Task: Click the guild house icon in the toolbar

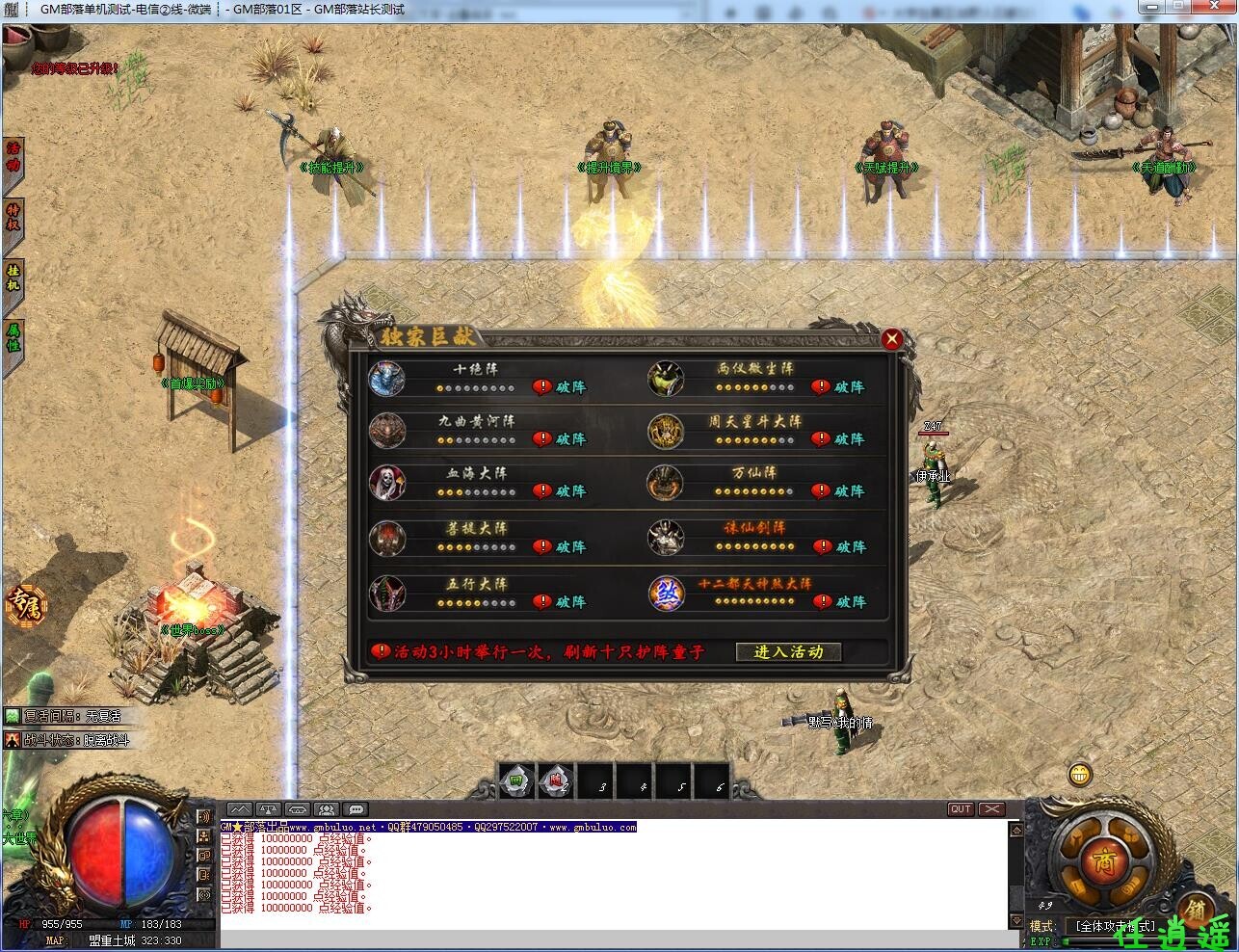Action: pyautogui.click(x=298, y=810)
